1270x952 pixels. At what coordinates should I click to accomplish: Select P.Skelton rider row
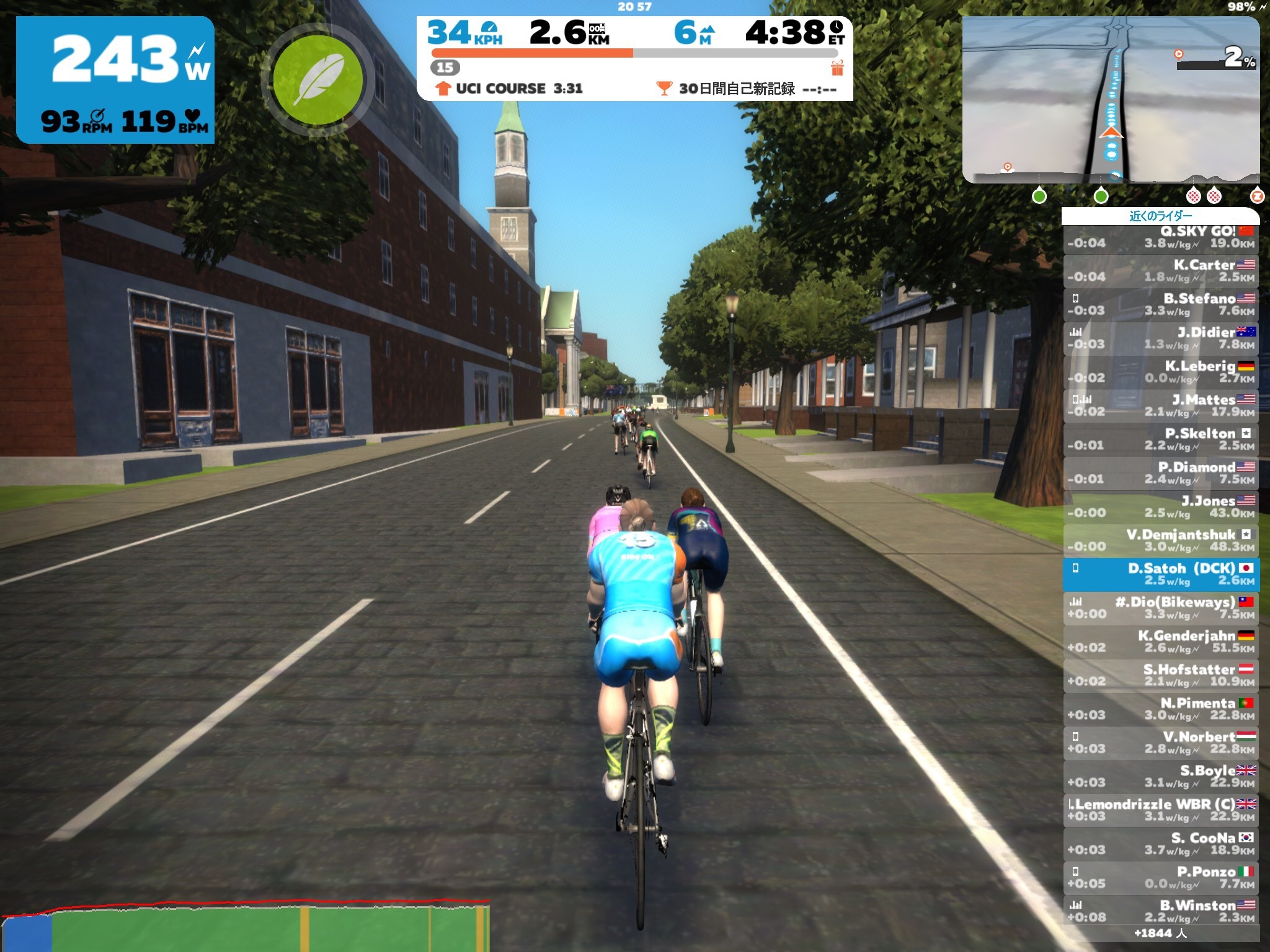point(1161,439)
